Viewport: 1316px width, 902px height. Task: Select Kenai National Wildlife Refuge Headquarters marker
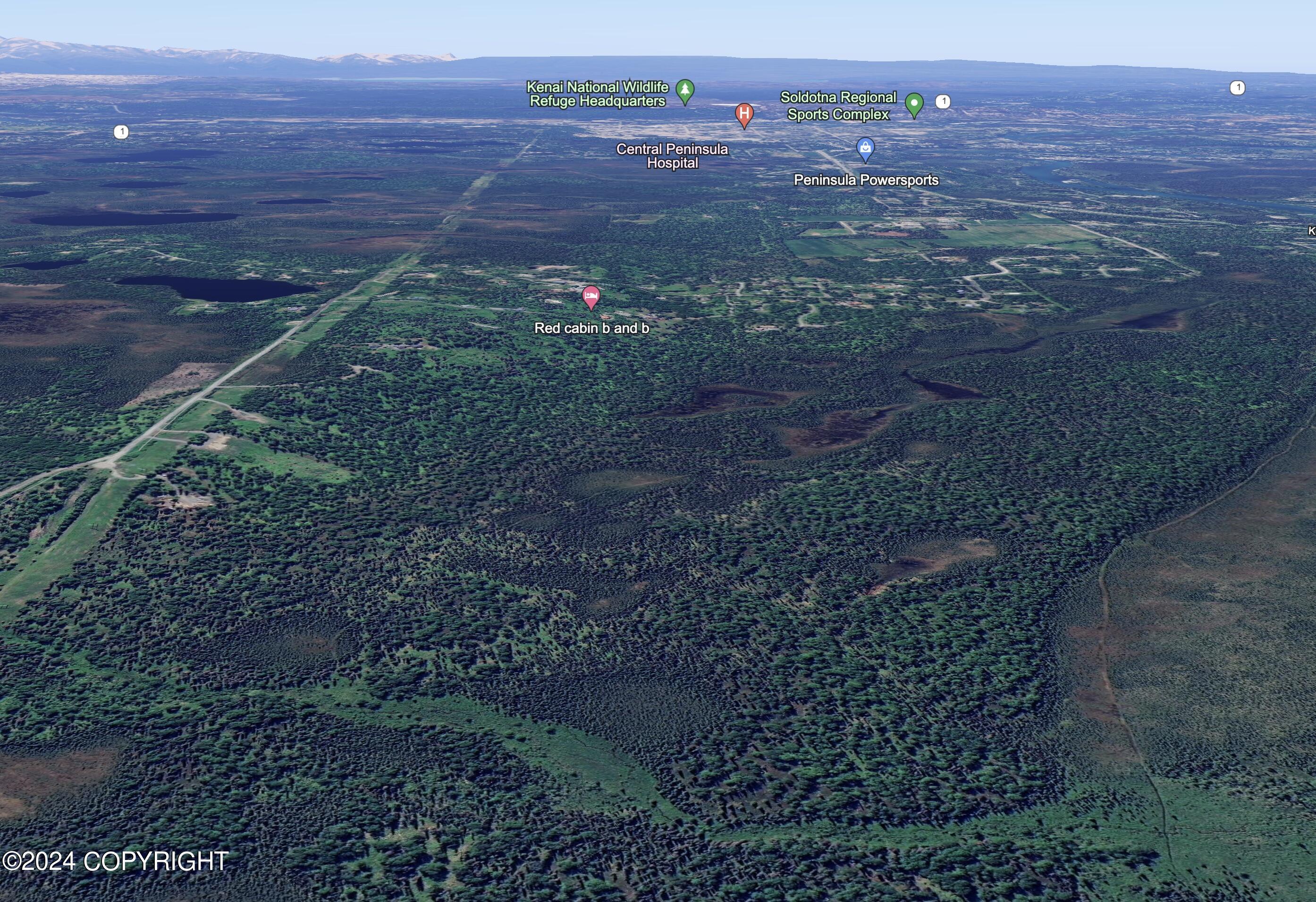[685, 90]
